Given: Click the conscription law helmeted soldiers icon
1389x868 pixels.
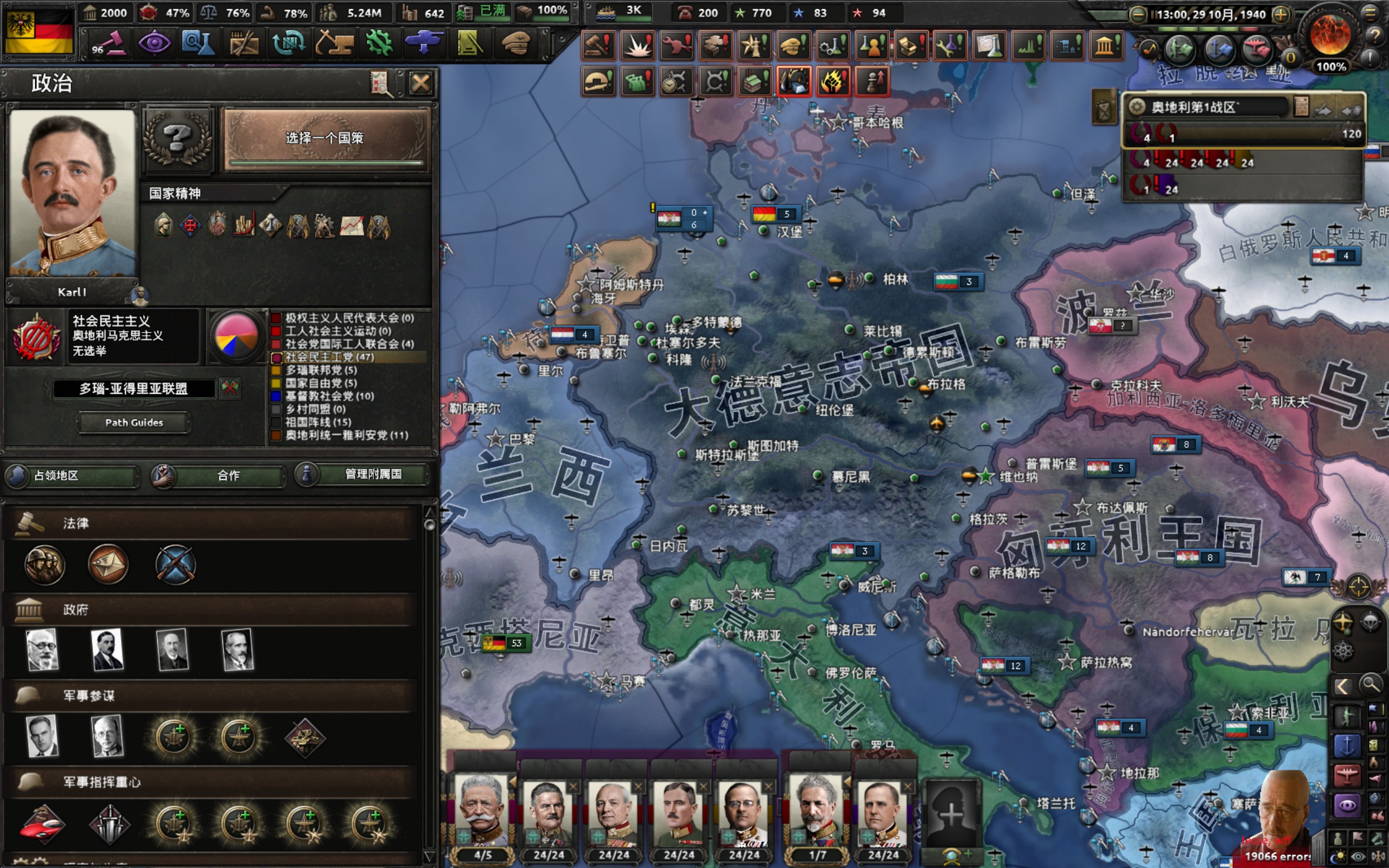Looking at the screenshot, I should click(44, 564).
